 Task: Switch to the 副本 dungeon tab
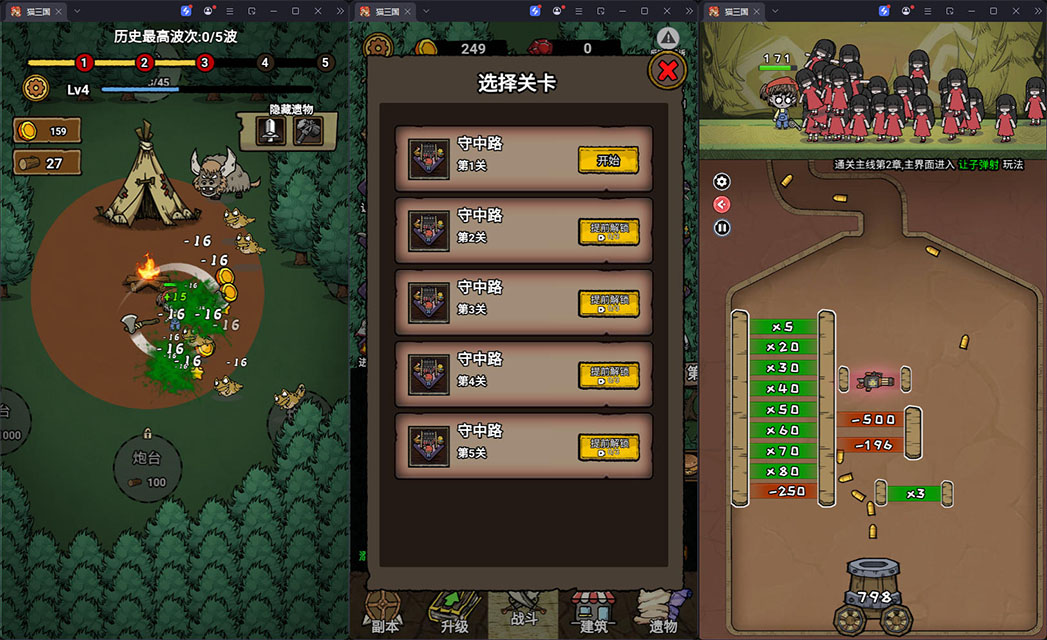(x=383, y=612)
